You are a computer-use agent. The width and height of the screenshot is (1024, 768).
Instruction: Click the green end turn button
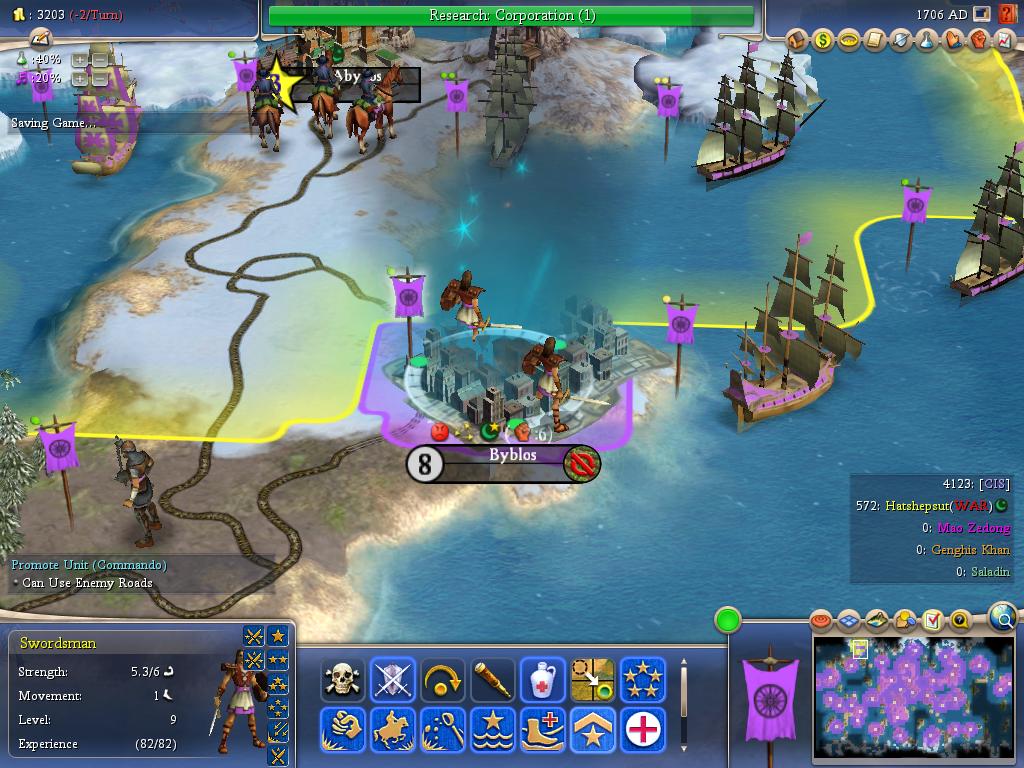[x=728, y=620]
